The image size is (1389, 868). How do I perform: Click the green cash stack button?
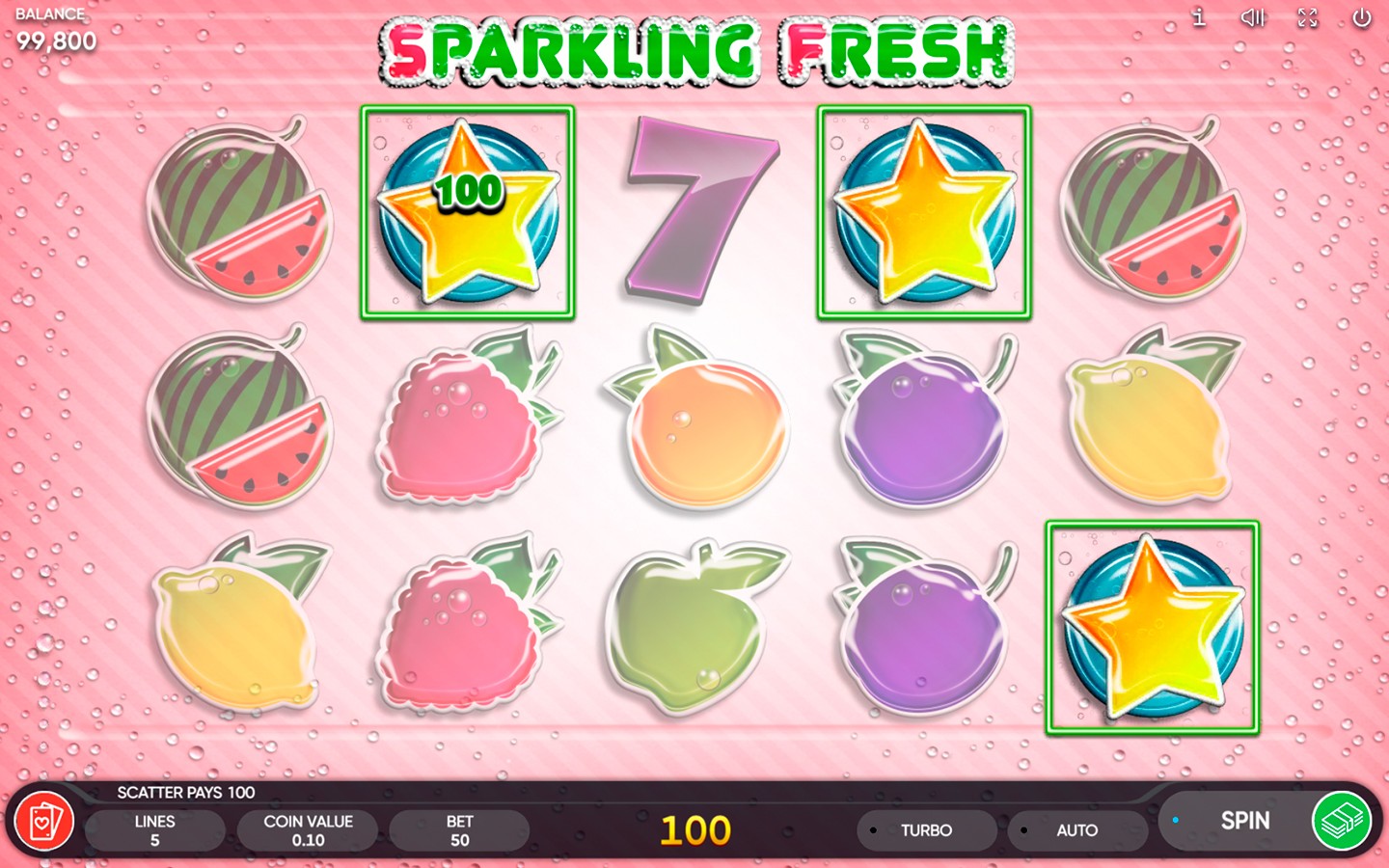(x=1341, y=821)
